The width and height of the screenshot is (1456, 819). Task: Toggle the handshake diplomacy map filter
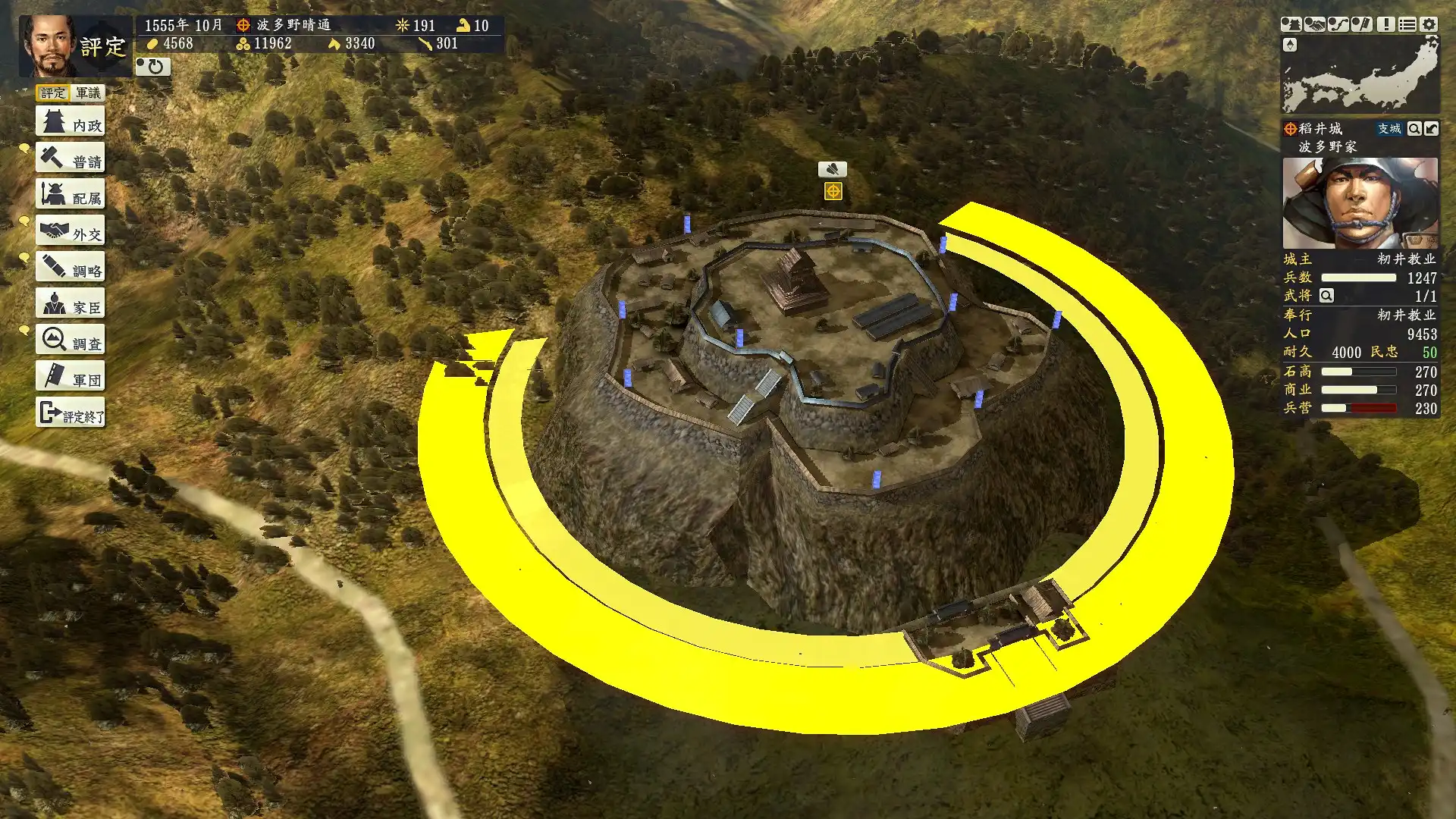click(x=1314, y=24)
